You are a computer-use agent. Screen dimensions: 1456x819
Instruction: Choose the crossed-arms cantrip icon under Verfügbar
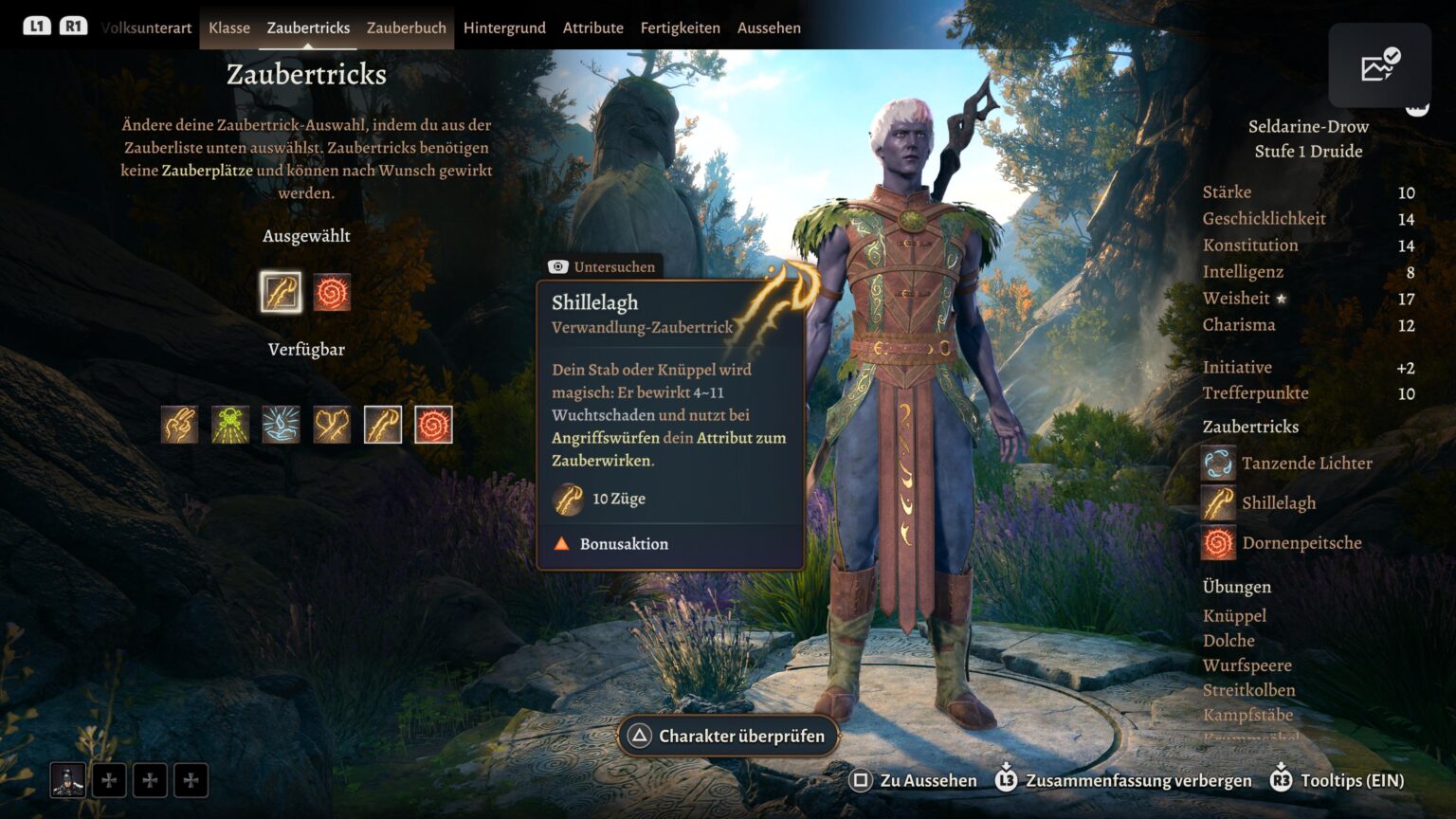coord(332,425)
